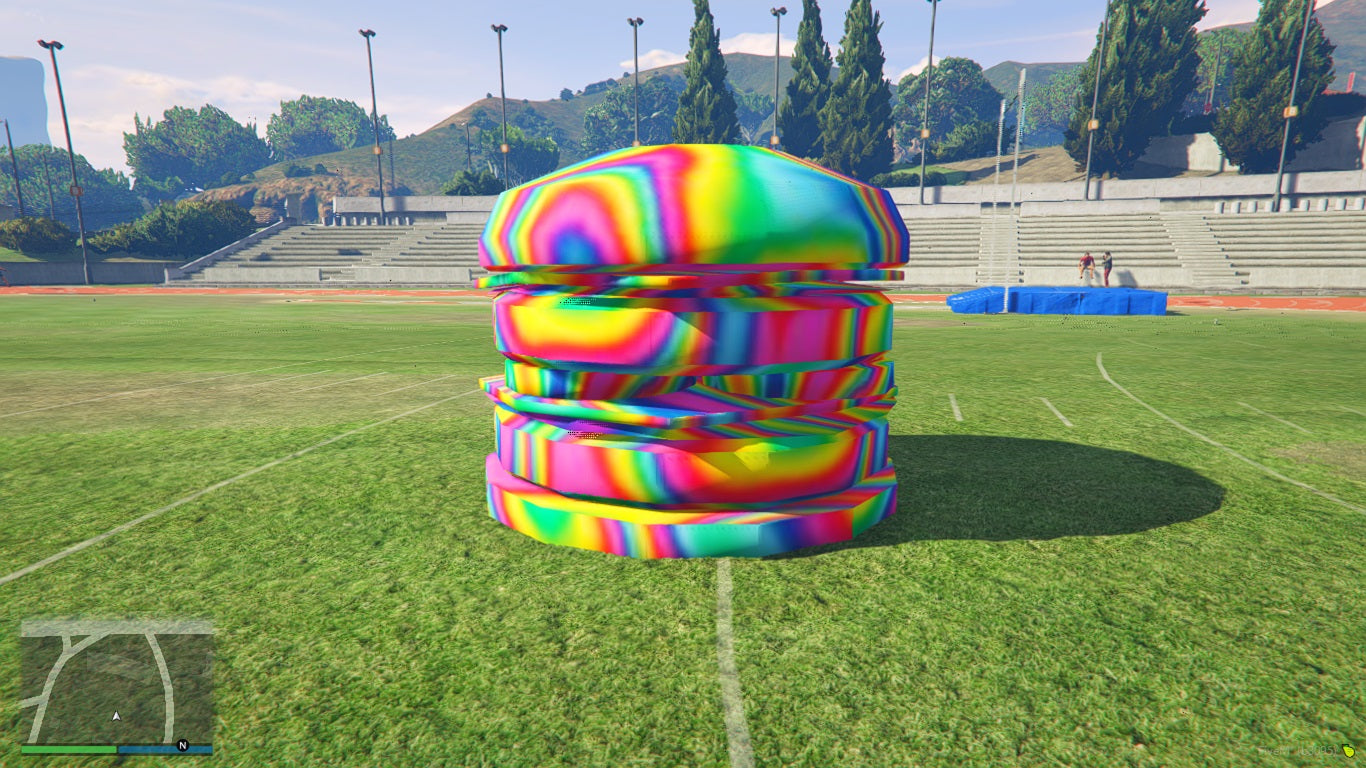The image size is (1366, 768).
Task: Click the yellow FiveM logo watermark
Action: (x=1349, y=751)
